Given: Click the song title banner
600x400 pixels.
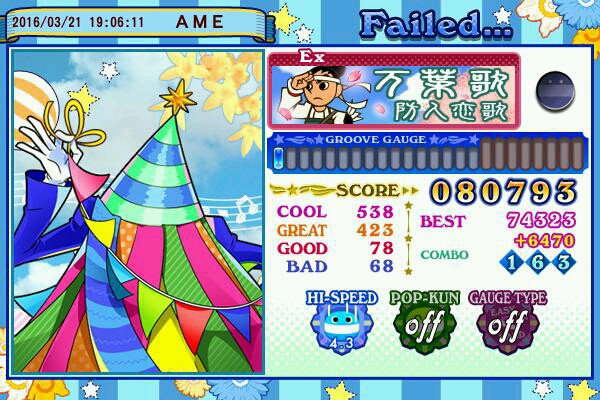Looking at the screenshot, I should [396, 91].
